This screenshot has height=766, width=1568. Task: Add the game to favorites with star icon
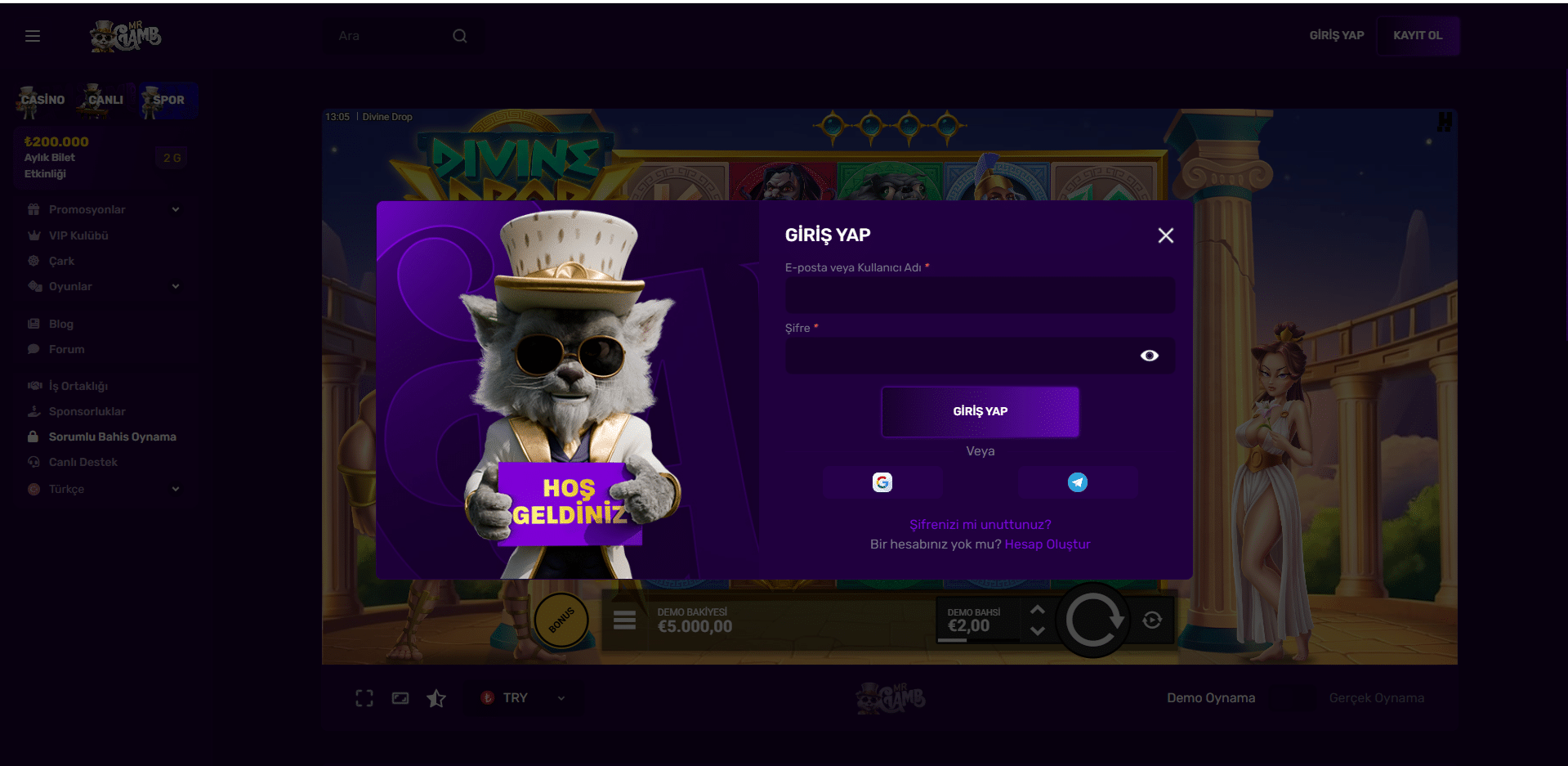[x=436, y=698]
